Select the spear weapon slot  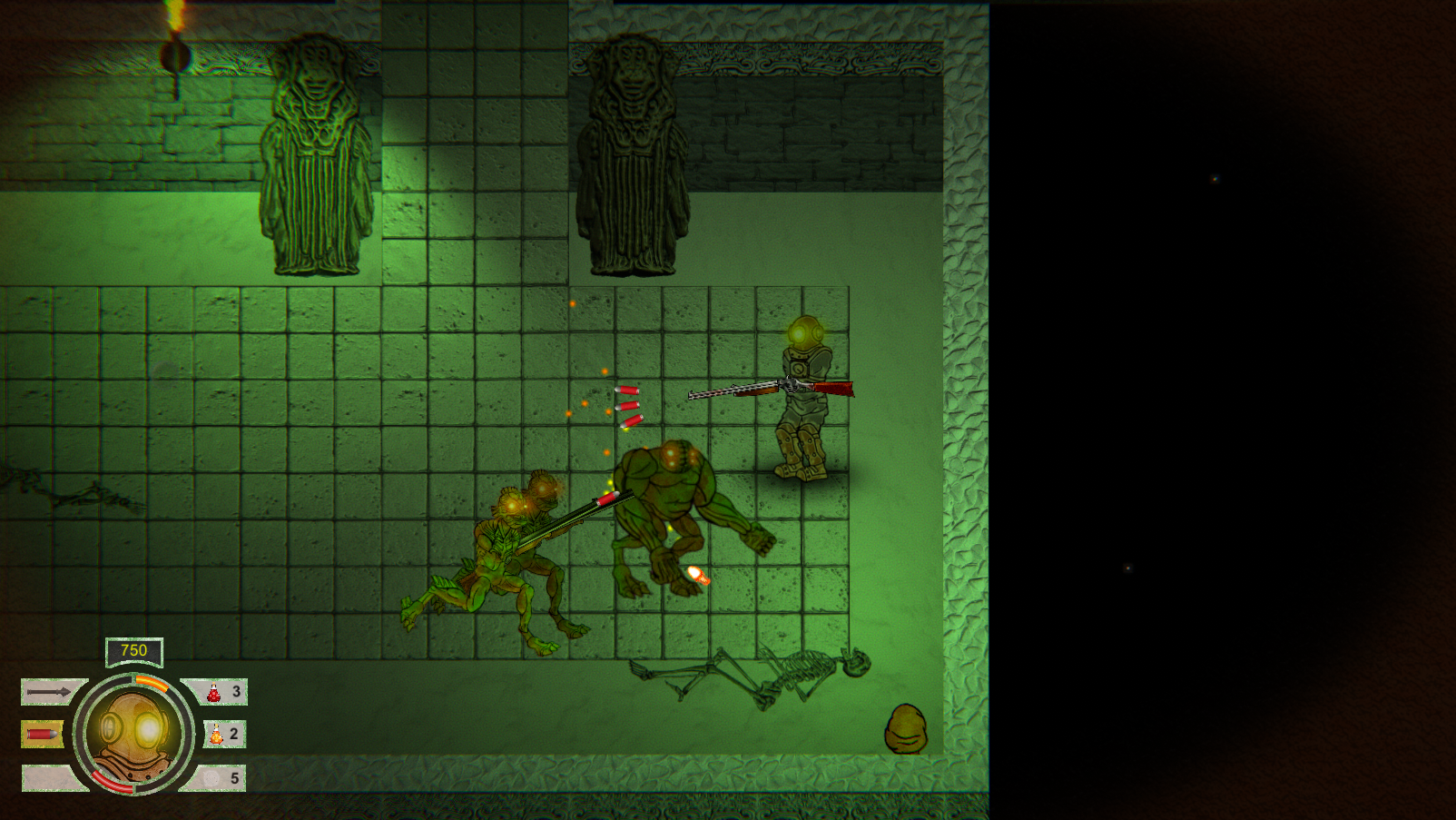(49, 692)
